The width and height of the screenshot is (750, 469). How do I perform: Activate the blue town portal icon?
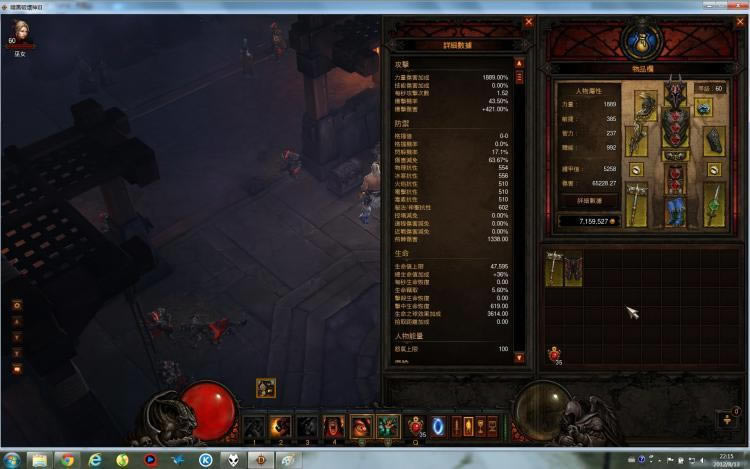(438, 427)
